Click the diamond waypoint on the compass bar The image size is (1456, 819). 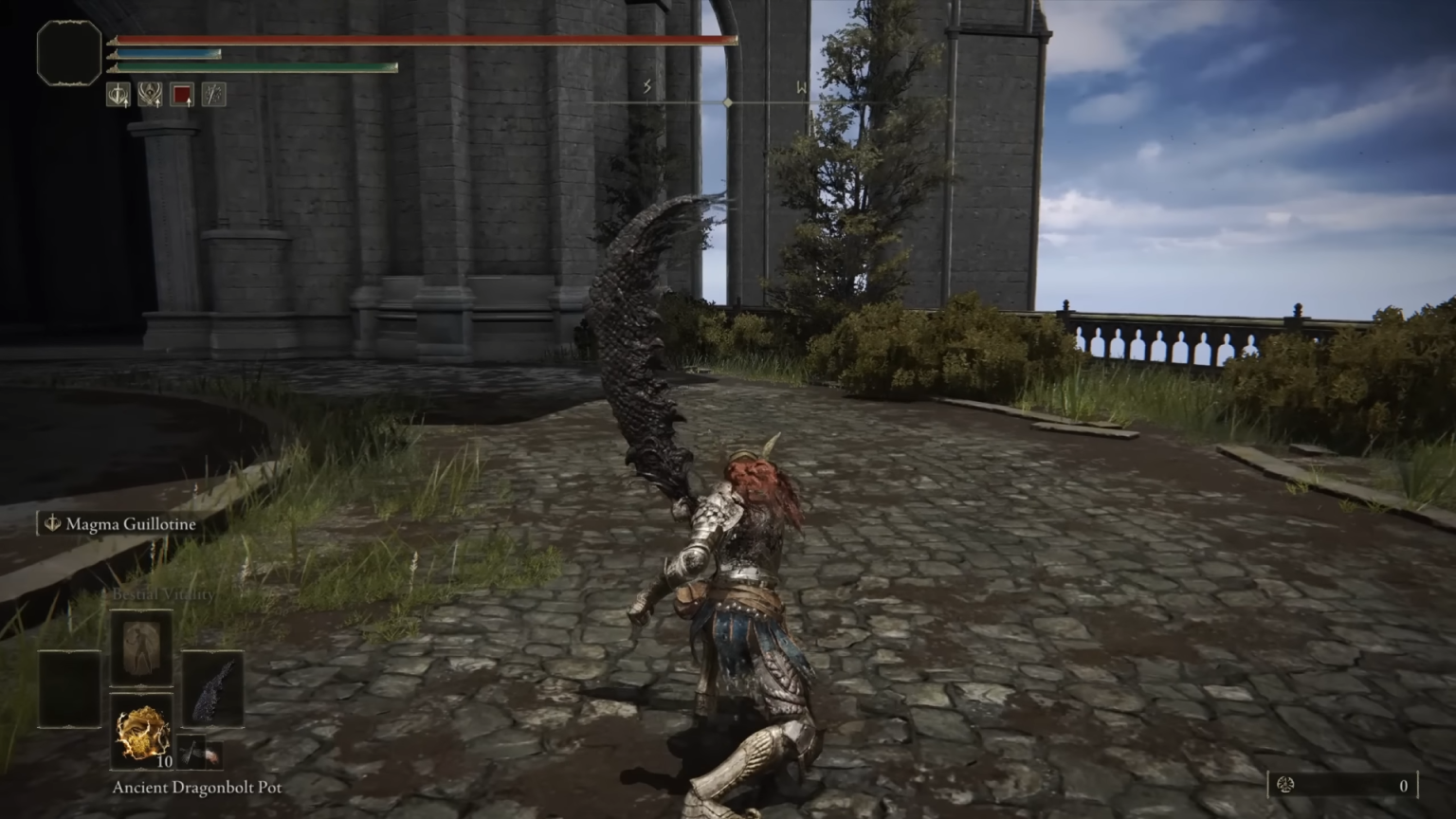[x=727, y=101]
